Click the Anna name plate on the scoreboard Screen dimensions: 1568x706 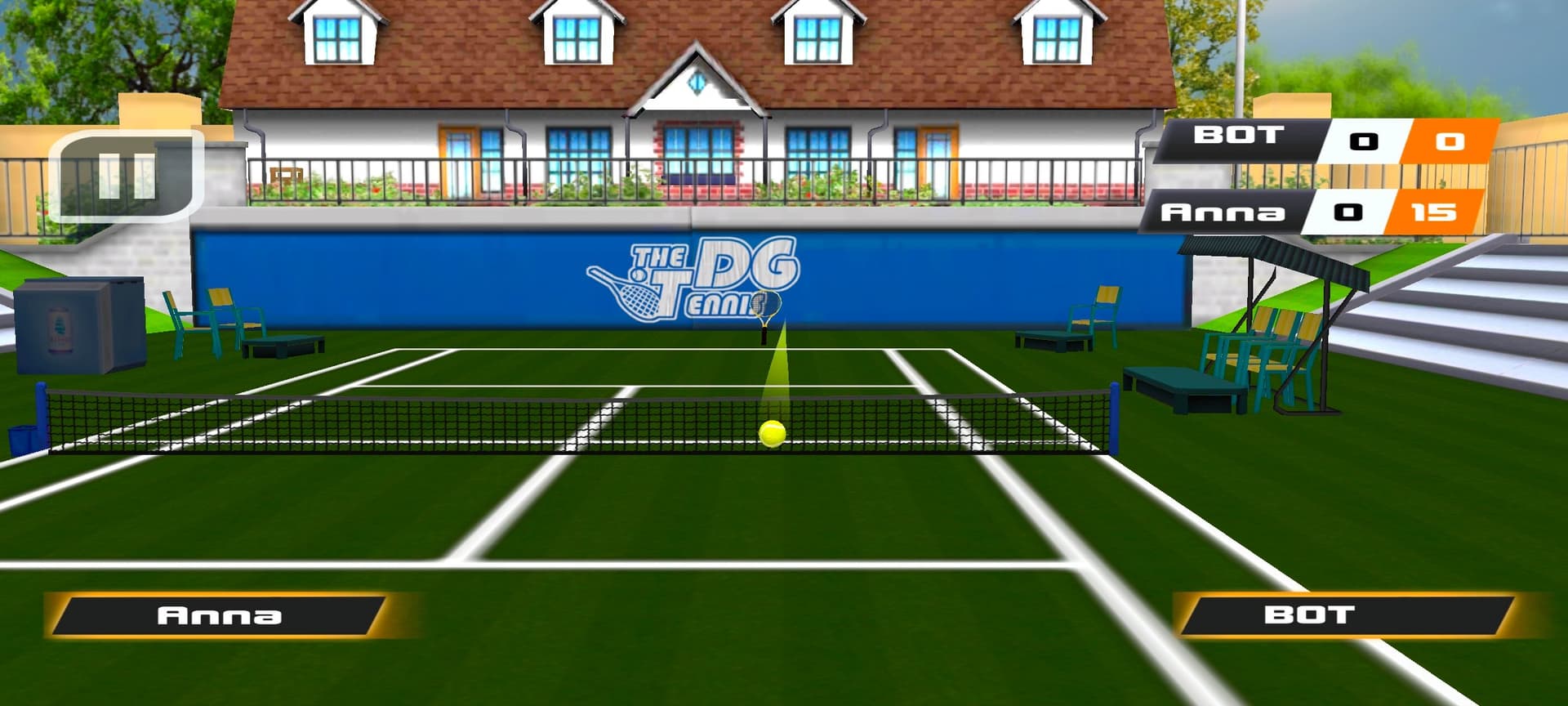click(x=1225, y=214)
